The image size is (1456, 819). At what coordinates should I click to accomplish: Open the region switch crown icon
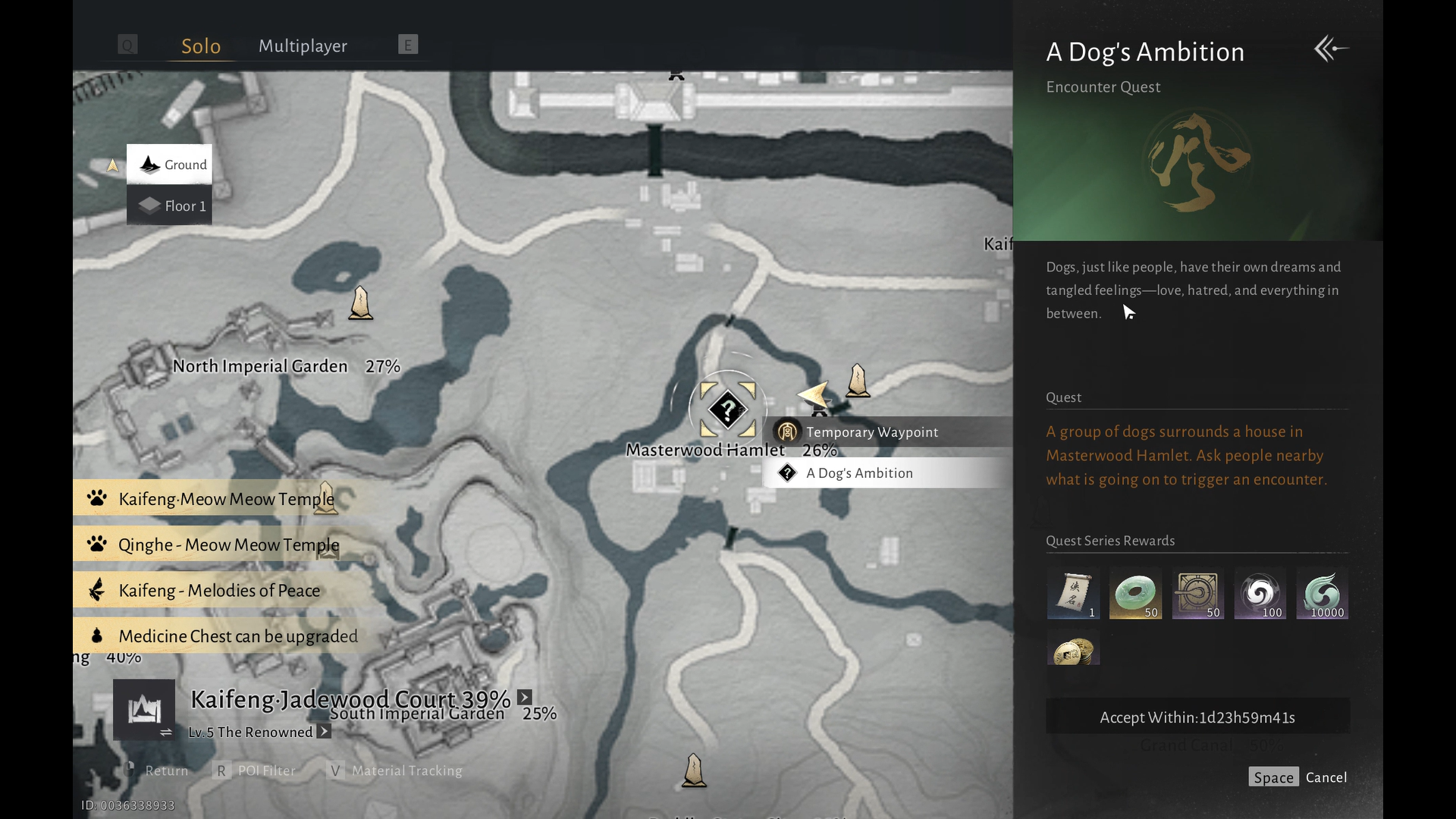[144, 710]
